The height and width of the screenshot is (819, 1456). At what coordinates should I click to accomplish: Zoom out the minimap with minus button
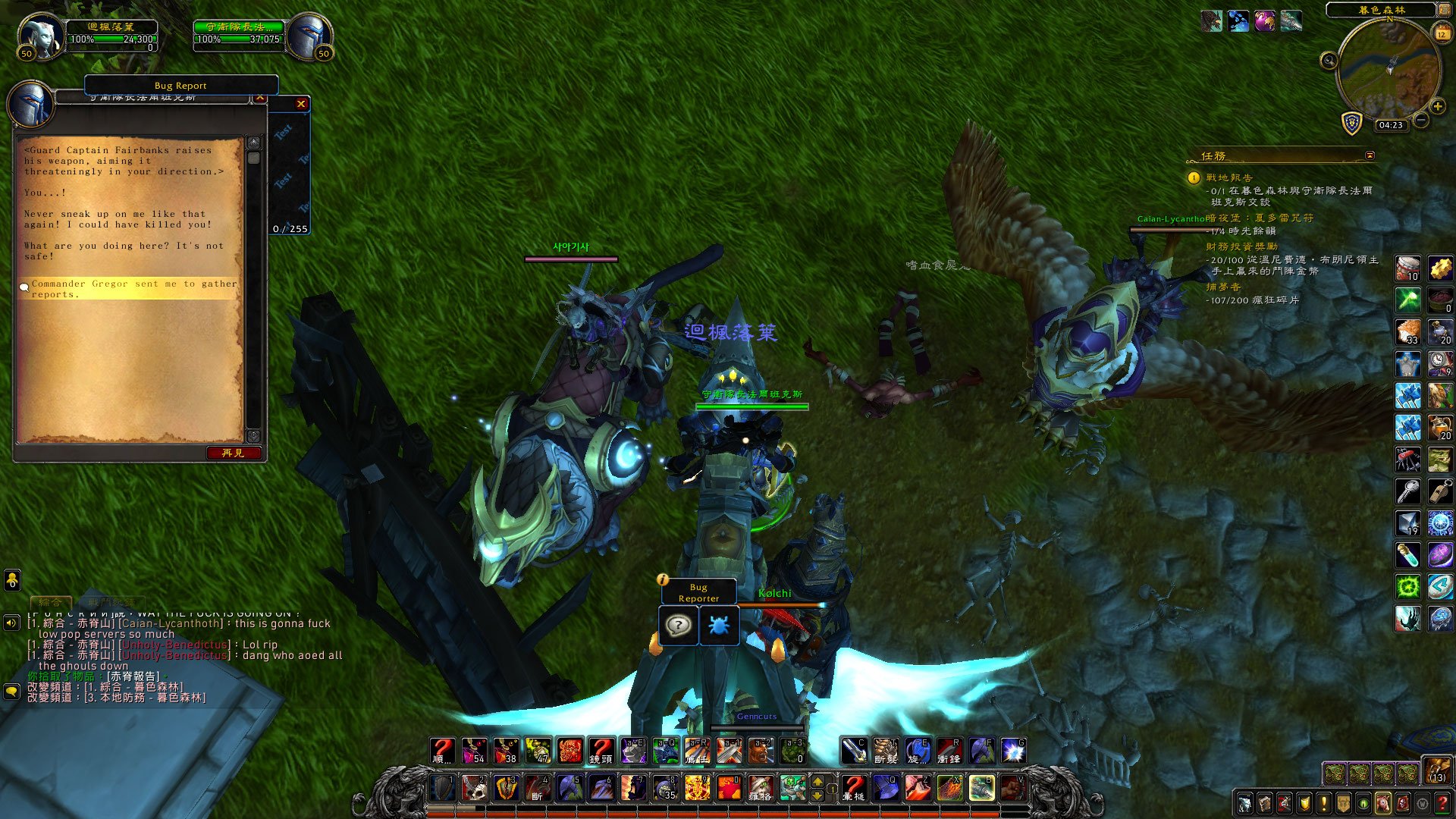(1422, 121)
